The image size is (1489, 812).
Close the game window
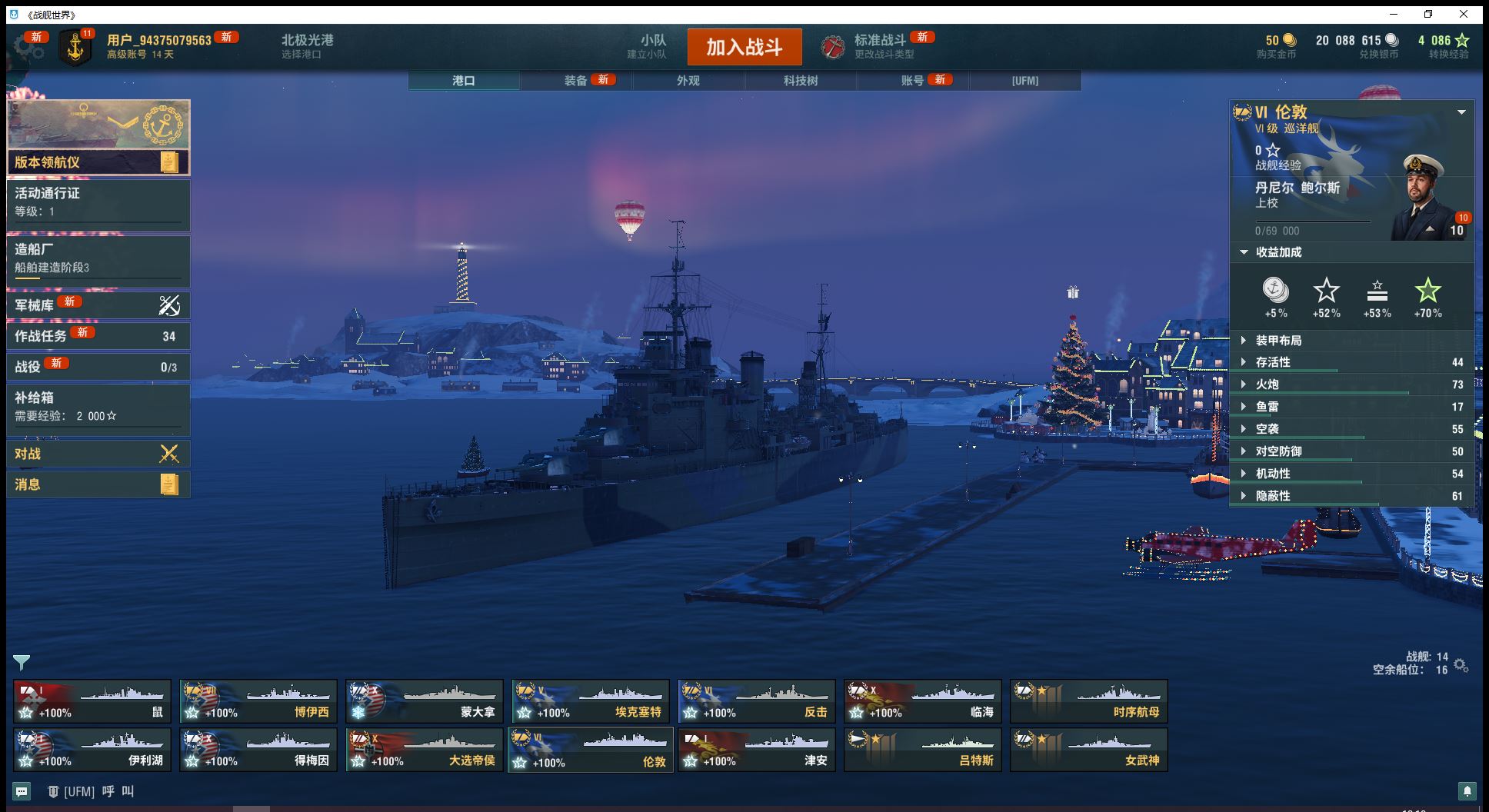click(x=1464, y=14)
